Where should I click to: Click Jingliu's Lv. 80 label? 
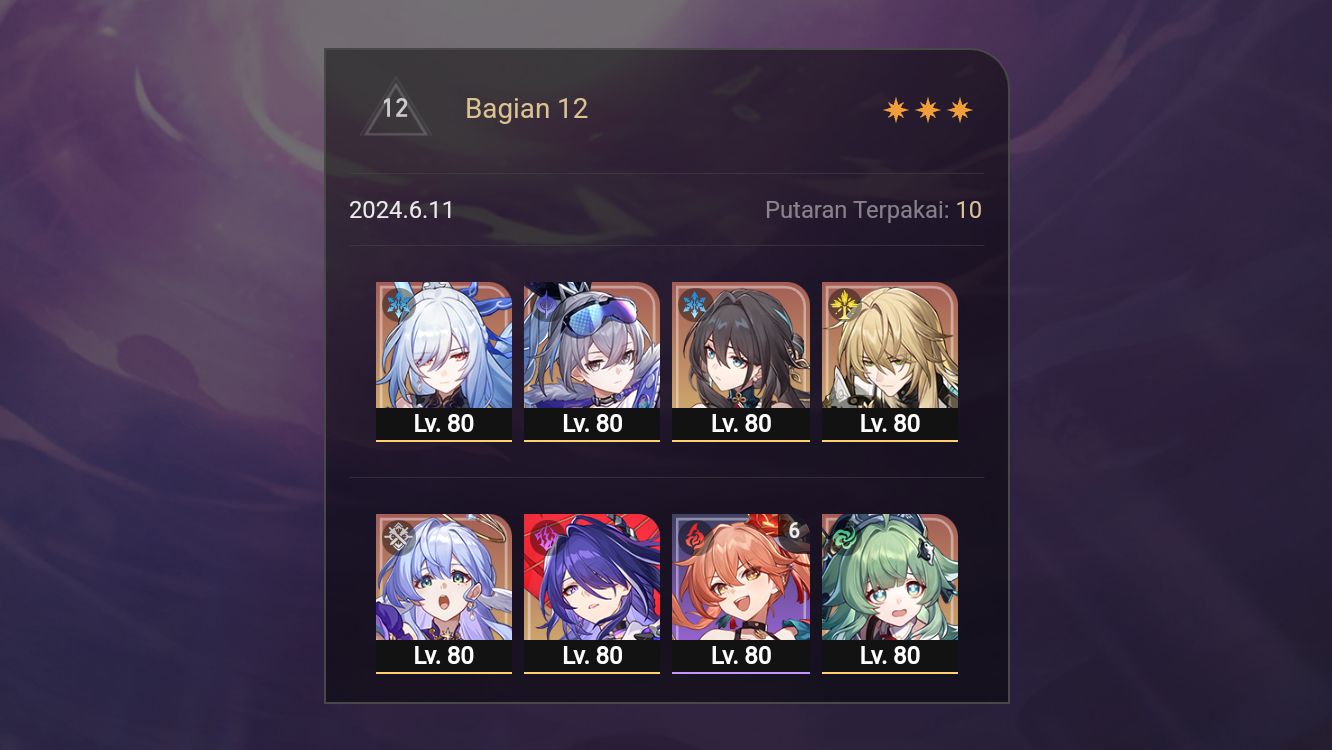pyautogui.click(x=444, y=423)
